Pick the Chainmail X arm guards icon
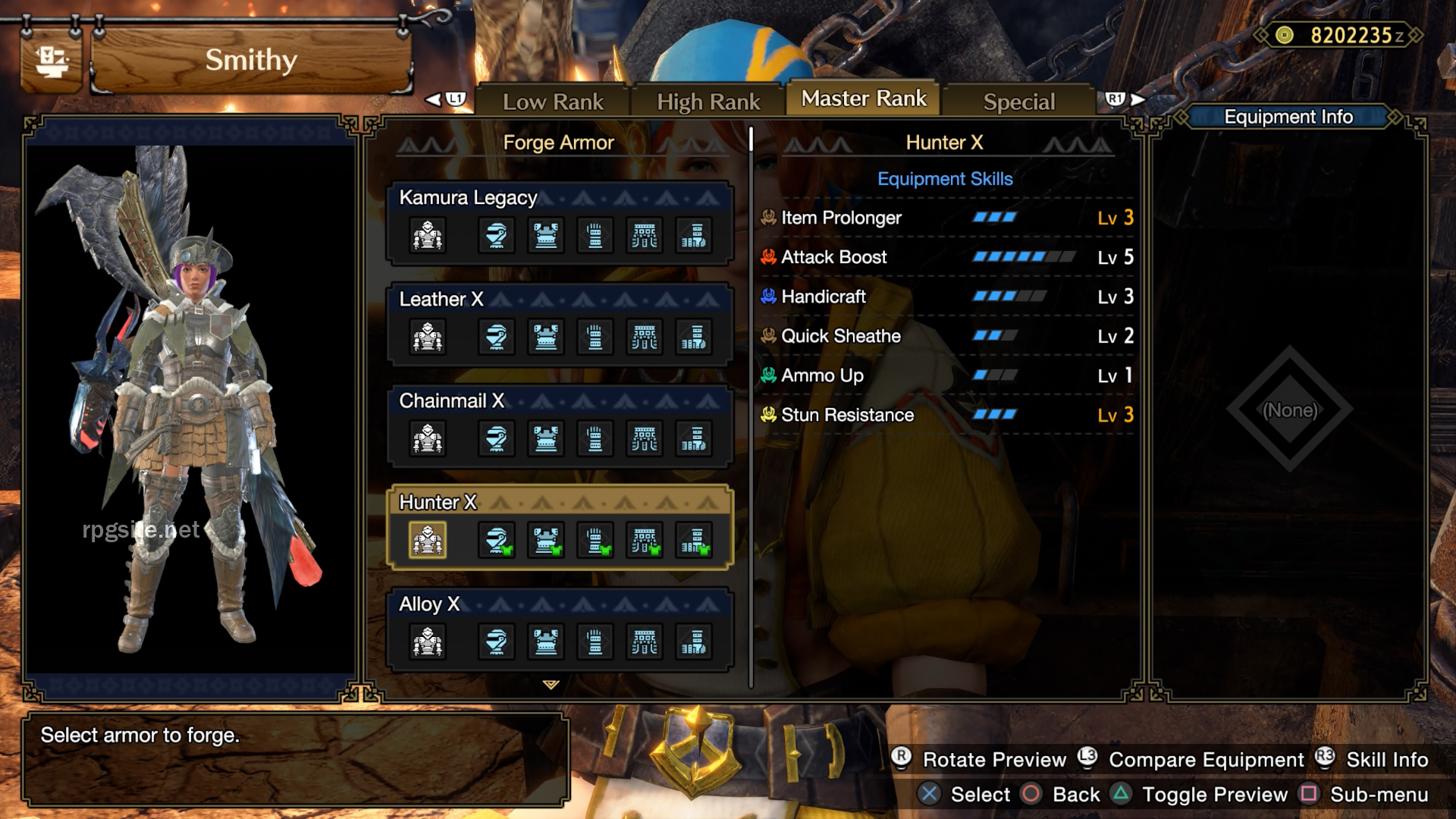The width and height of the screenshot is (1456, 819). [595, 438]
